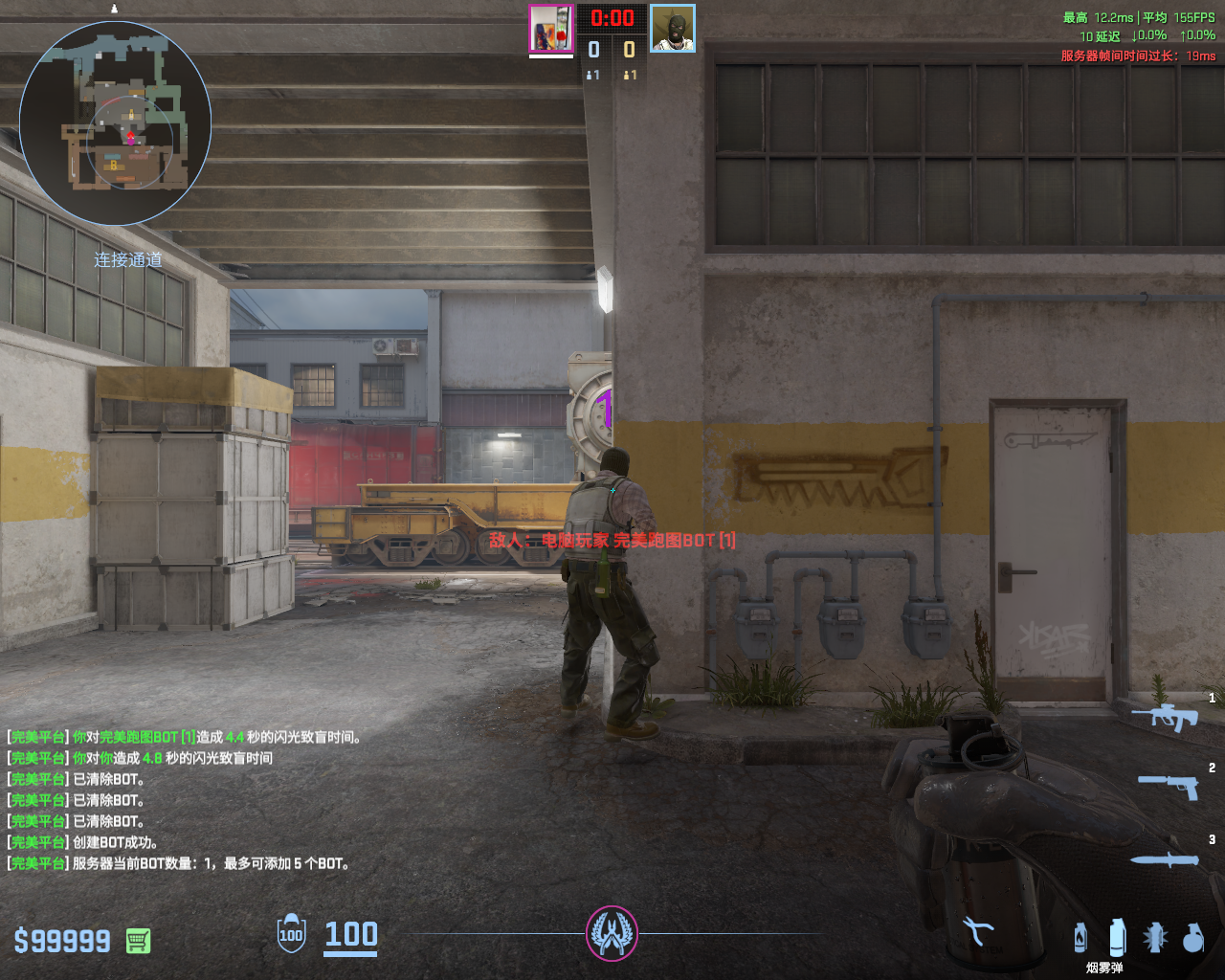Viewport: 1225px width, 980px height.
Task: Choose the smoke grenade icon
Action: coord(1117,937)
